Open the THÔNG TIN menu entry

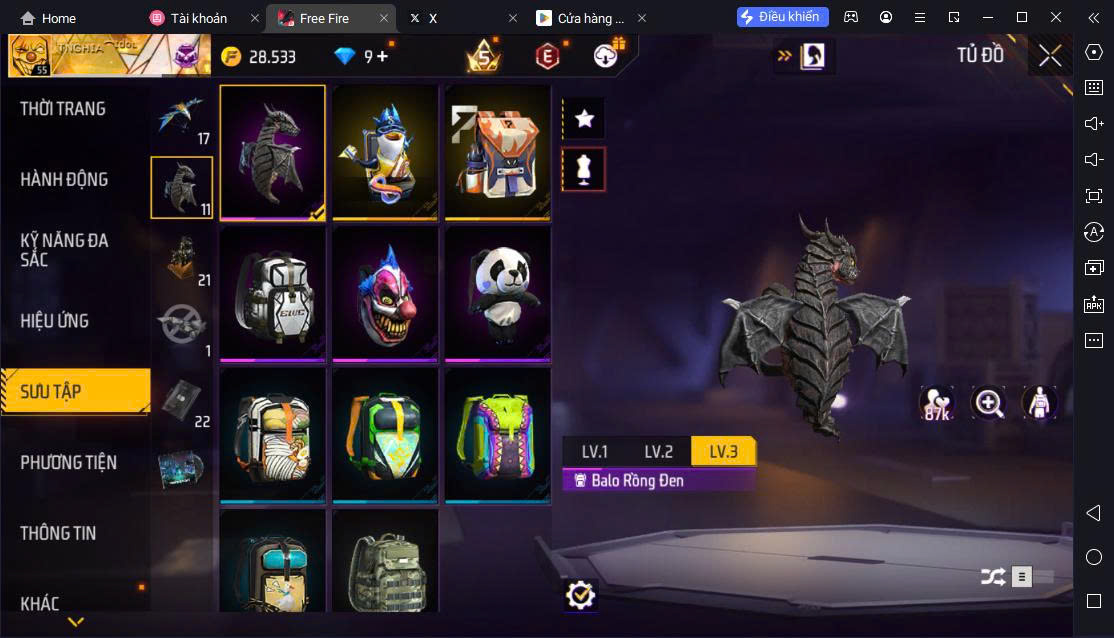pos(58,533)
